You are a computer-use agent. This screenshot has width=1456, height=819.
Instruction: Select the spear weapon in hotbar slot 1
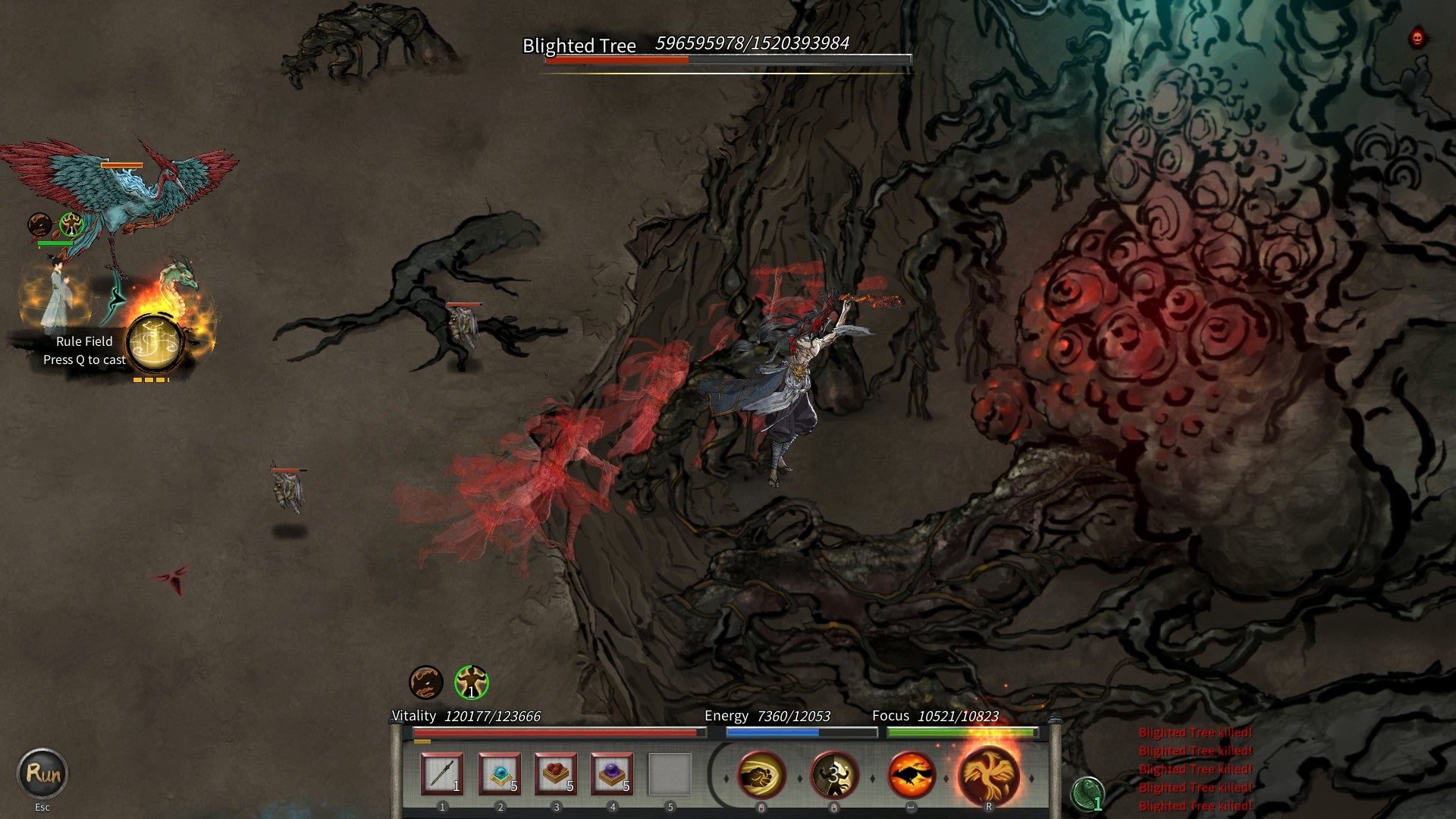(444, 773)
